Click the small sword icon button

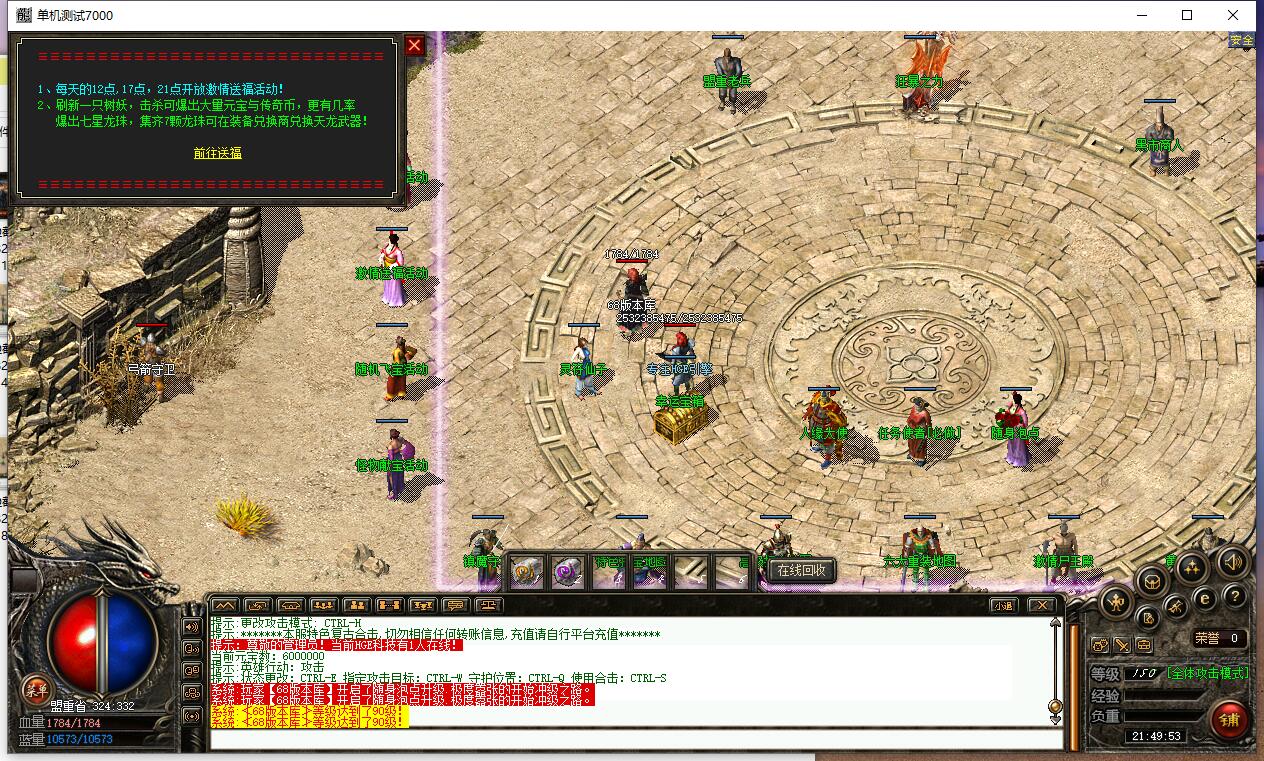(1122, 645)
